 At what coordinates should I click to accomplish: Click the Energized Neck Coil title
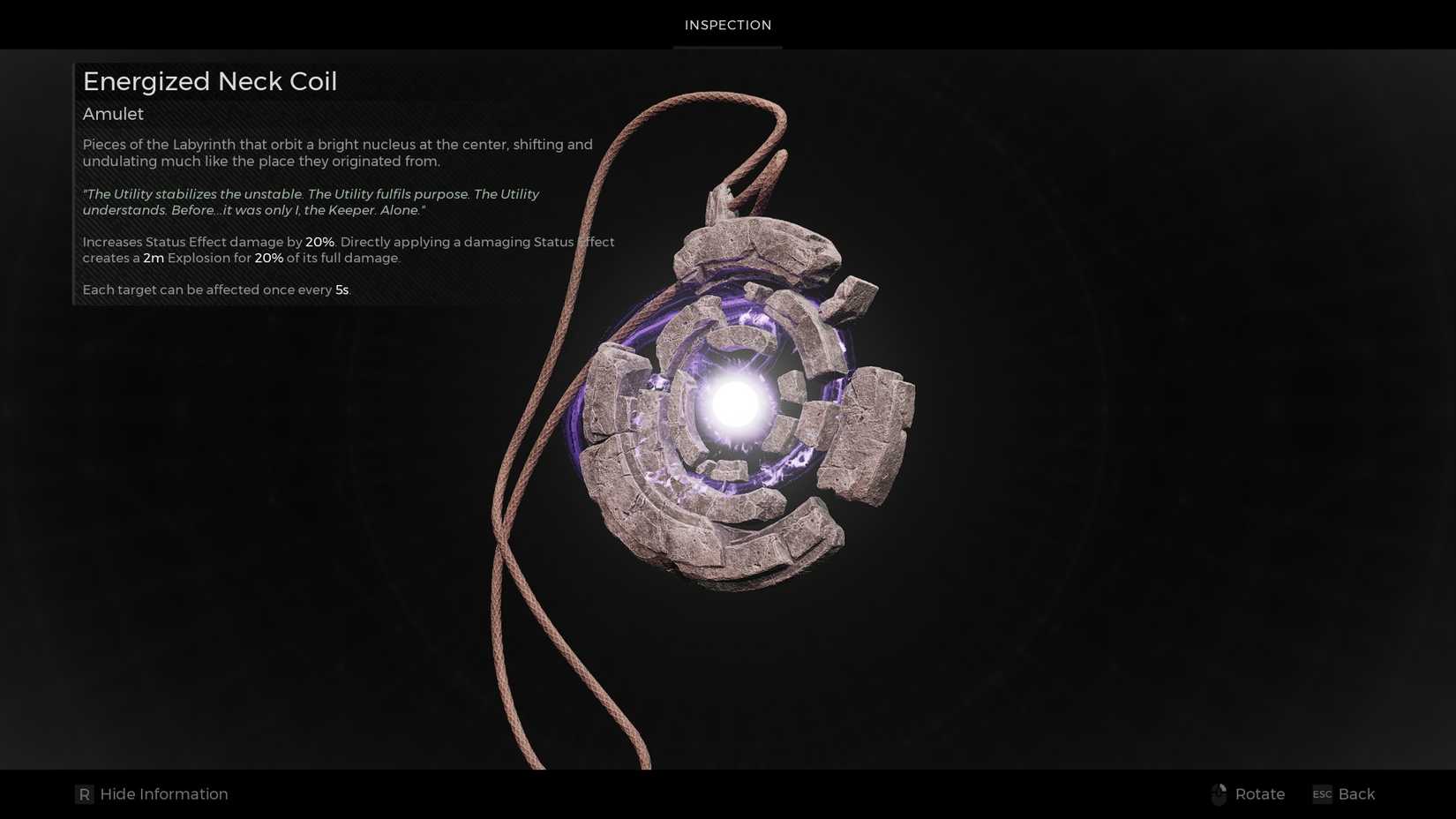[x=209, y=81]
